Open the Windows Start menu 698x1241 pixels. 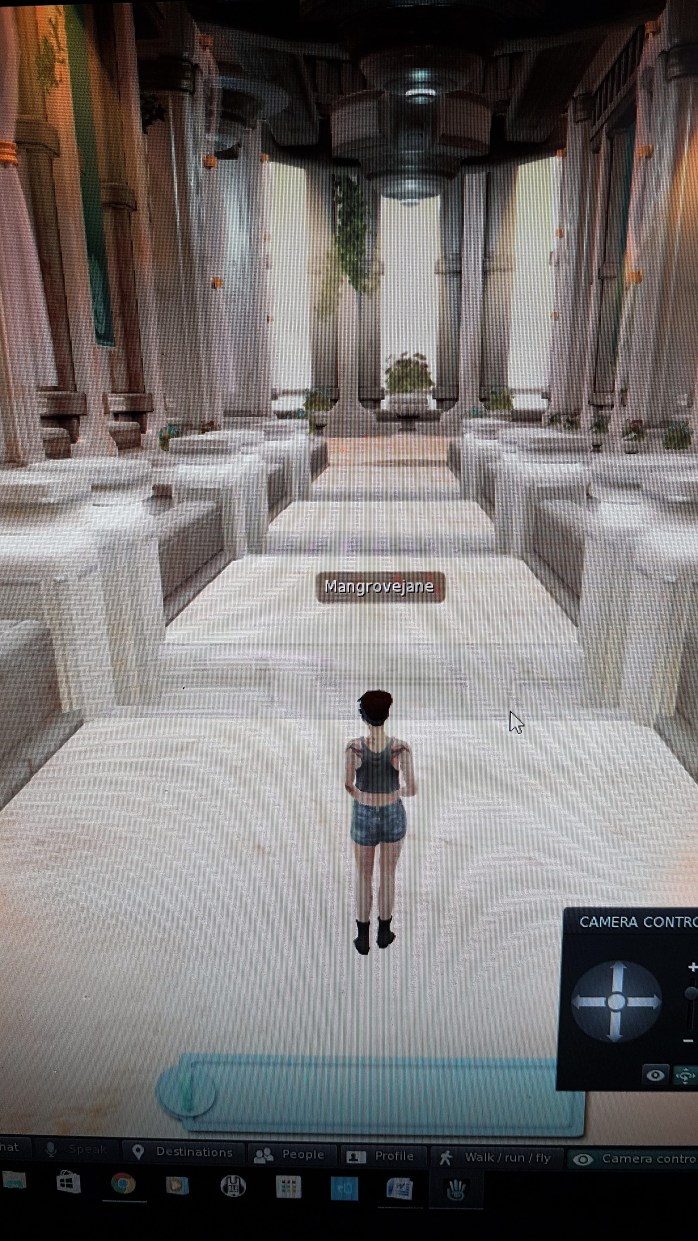click(68, 1183)
